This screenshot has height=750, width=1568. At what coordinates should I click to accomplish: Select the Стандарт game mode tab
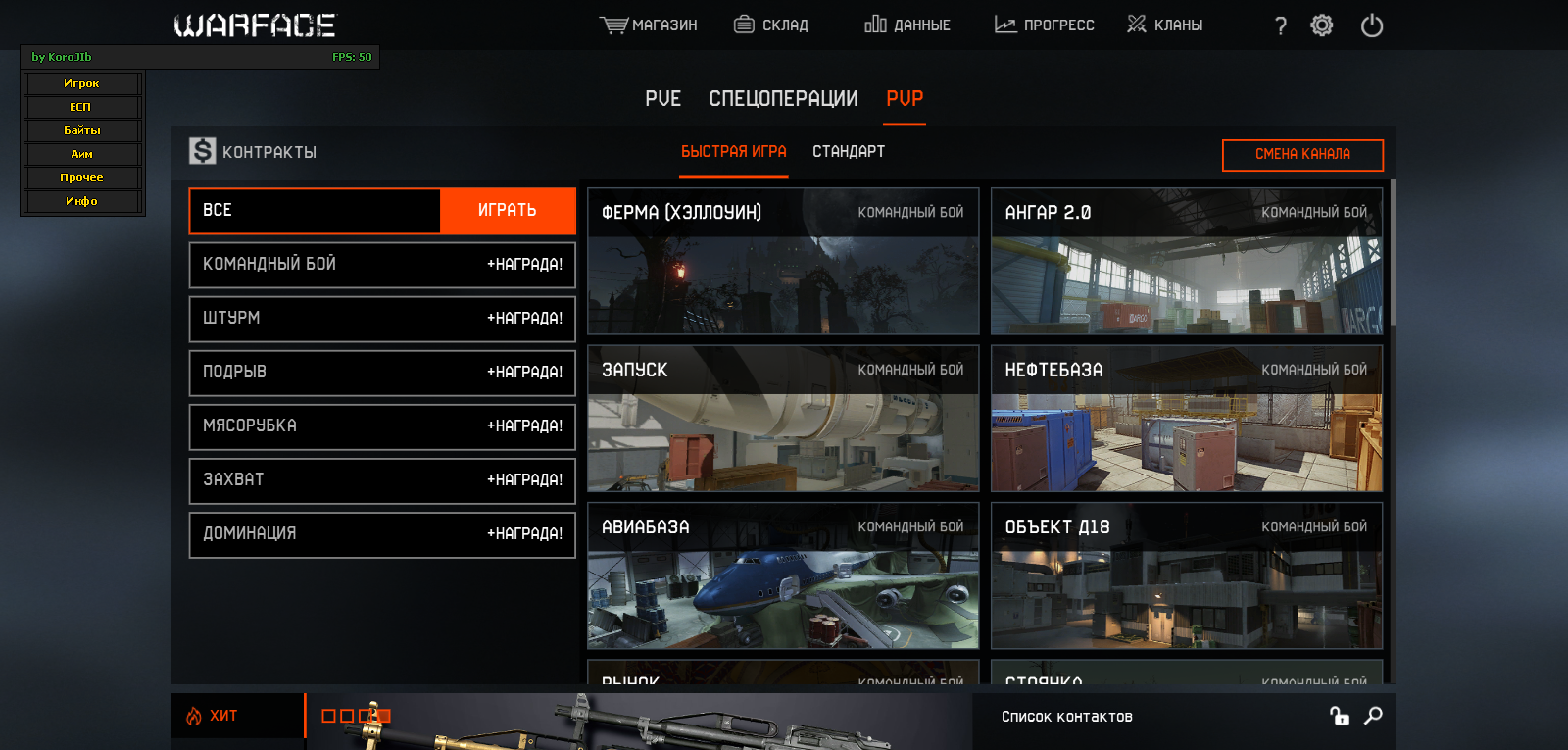[x=849, y=151]
